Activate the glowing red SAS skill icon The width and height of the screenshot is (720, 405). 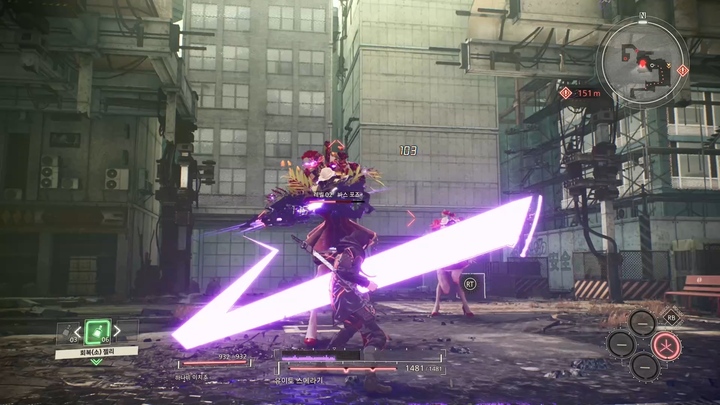pyautogui.click(x=665, y=345)
